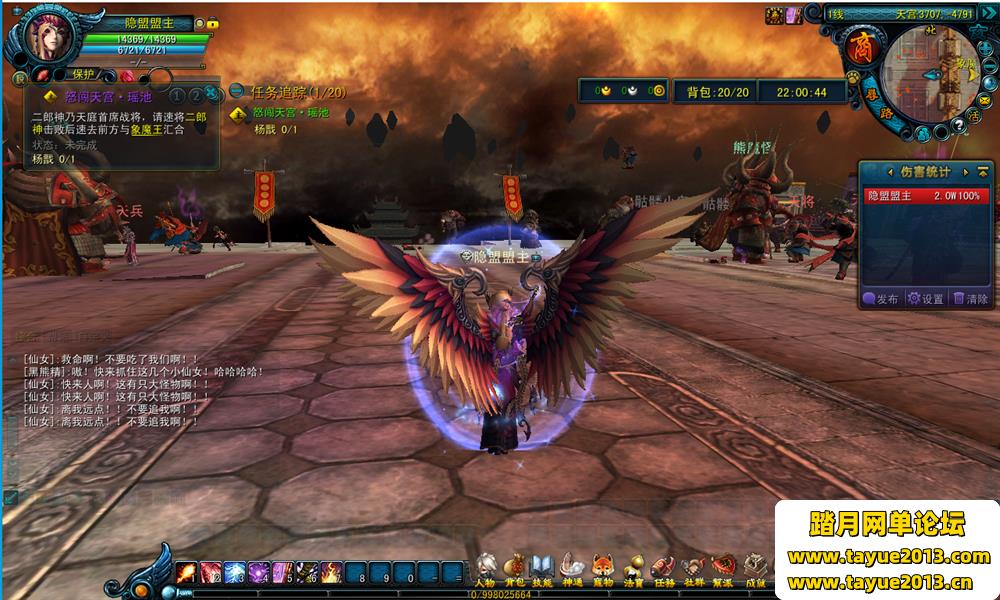Image resolution: width=1000 pixels, height=600 pixels.
Task: Open the 人物 character menu
Action: click(486, 568)
